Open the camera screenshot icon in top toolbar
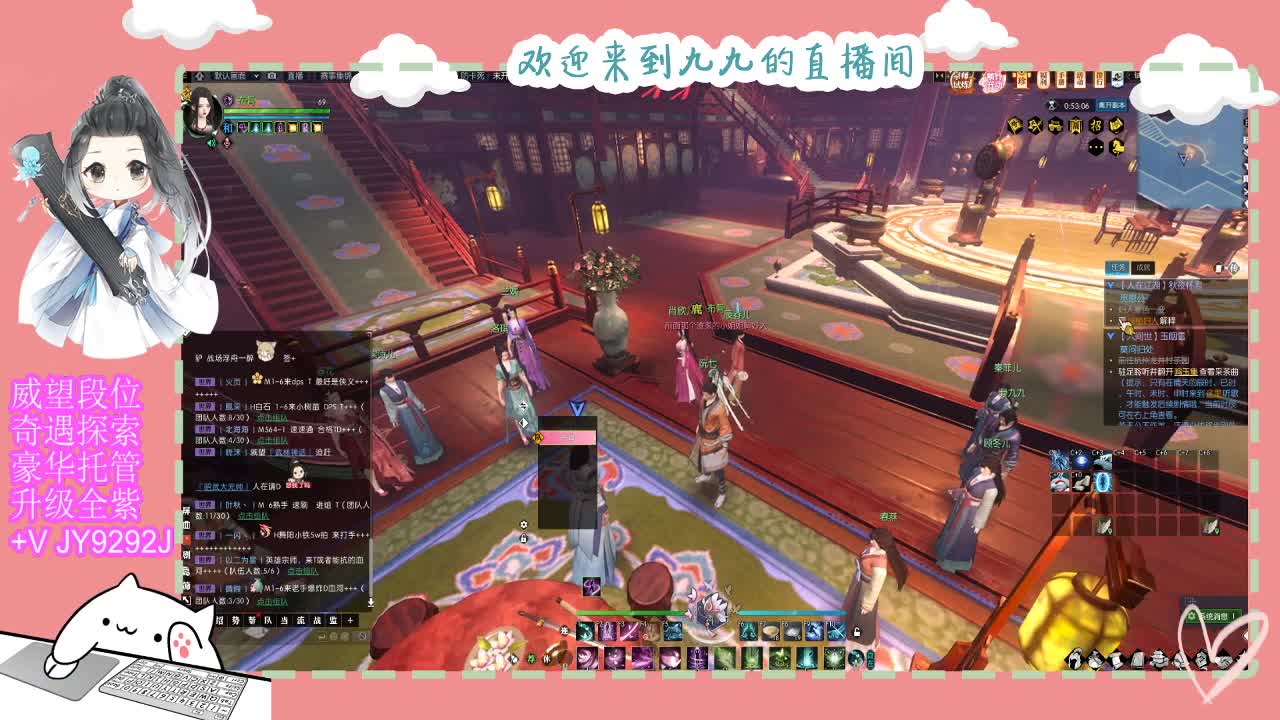1280x720 pixels. (x=270, y=76)
